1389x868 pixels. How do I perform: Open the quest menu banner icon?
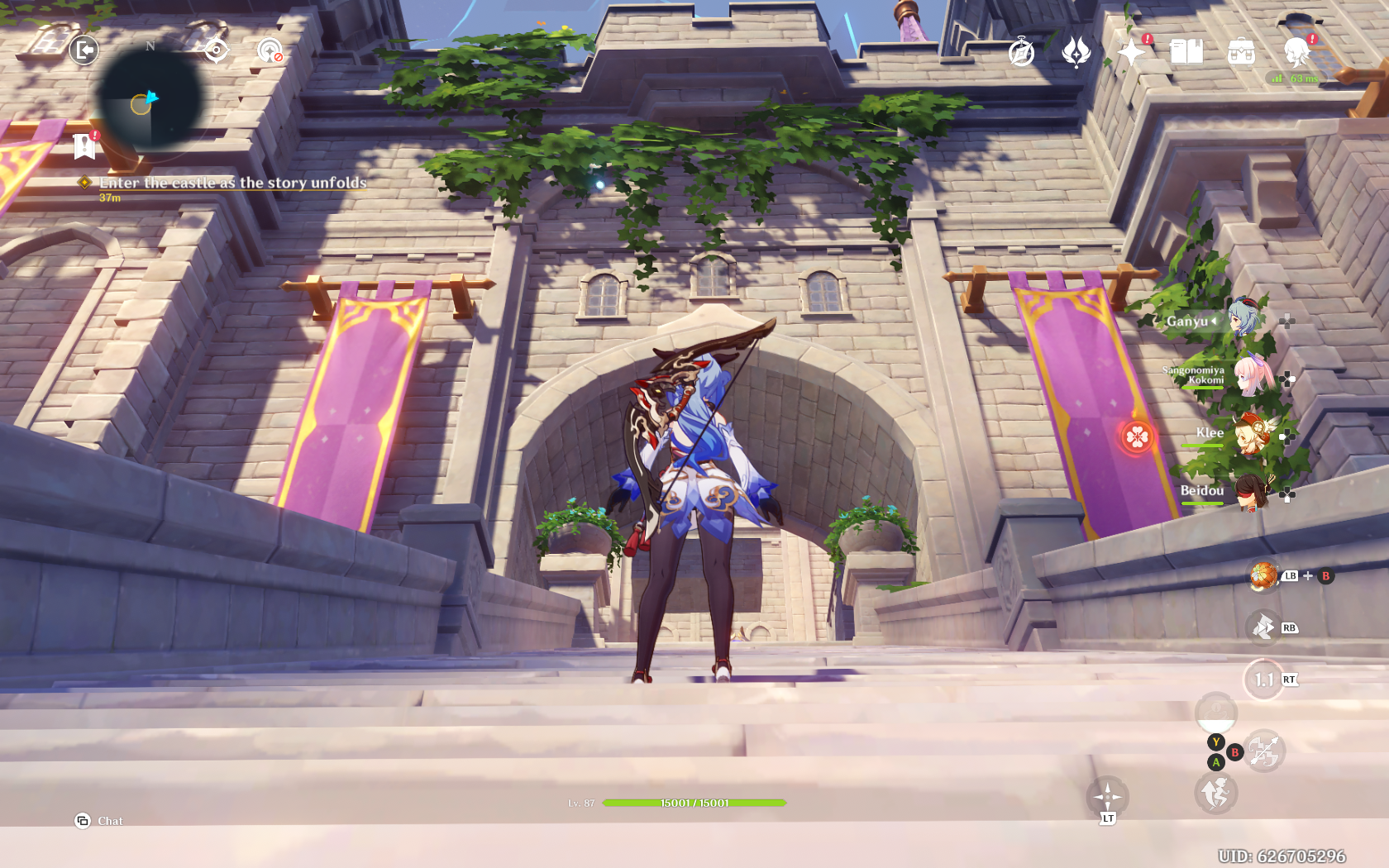(x=84, y=146)
